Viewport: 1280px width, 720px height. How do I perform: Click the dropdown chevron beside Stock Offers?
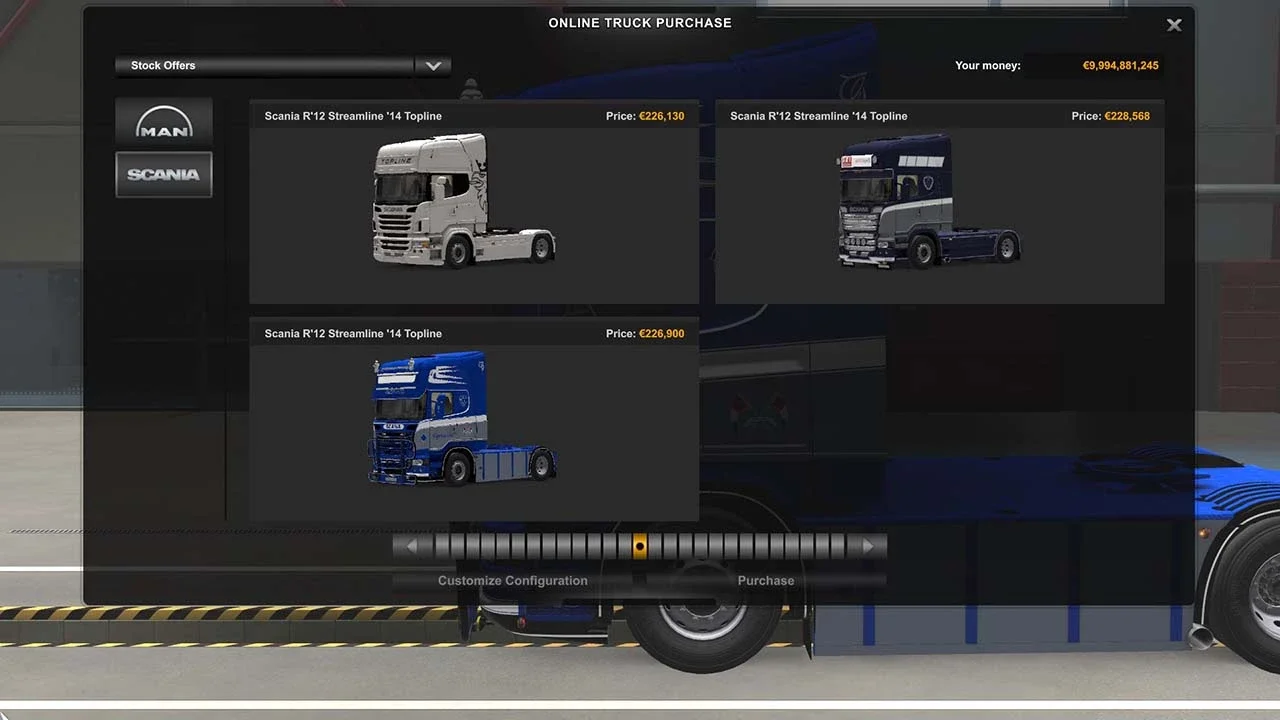pos(433,65)
